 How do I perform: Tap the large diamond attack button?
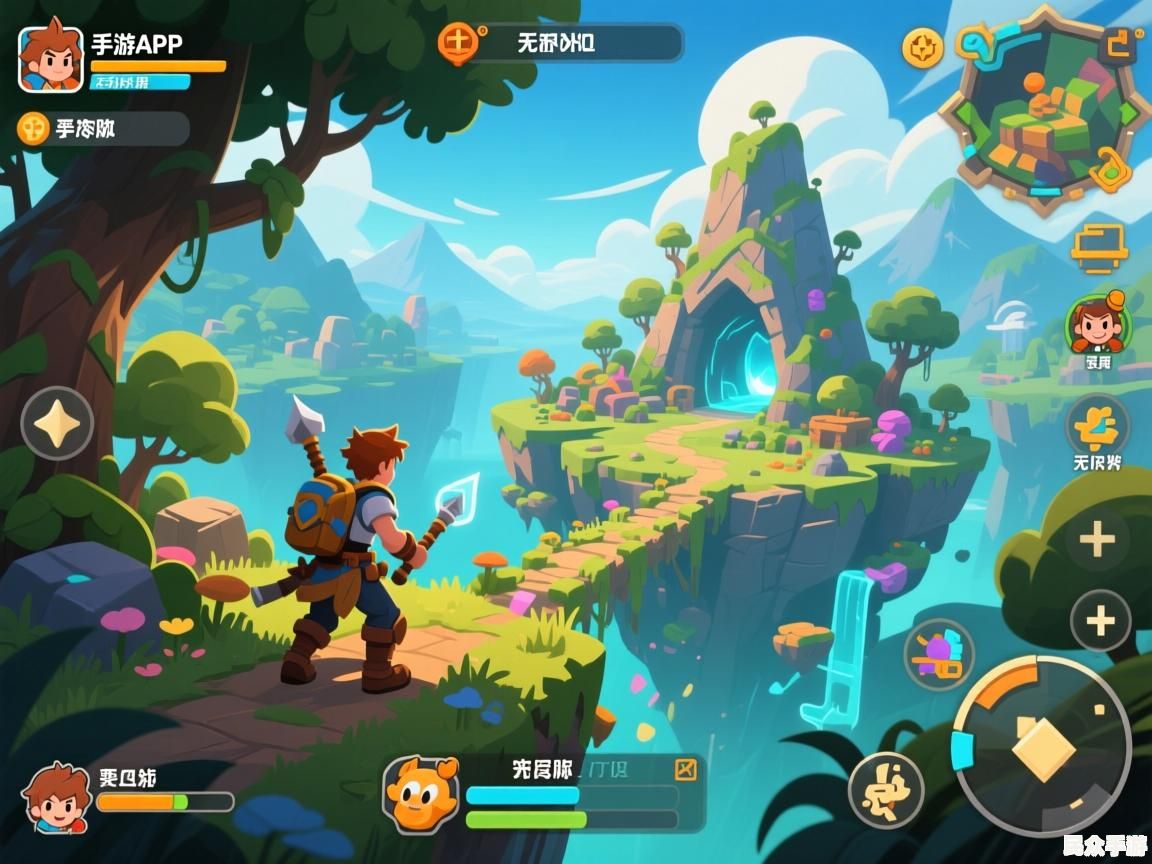pyautogui.click(x=1042, y=747)
